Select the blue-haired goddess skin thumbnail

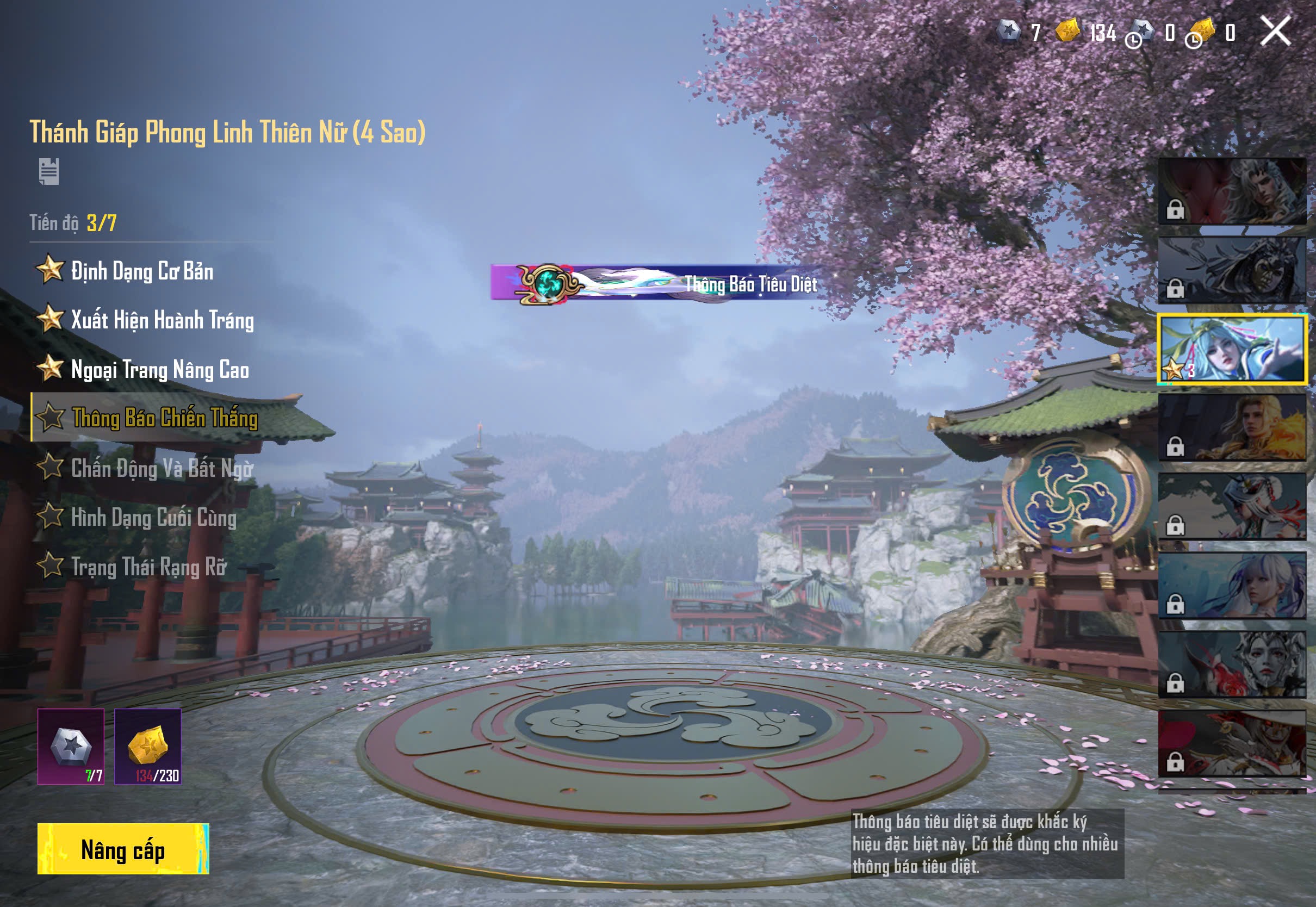tap(1232, 349)
